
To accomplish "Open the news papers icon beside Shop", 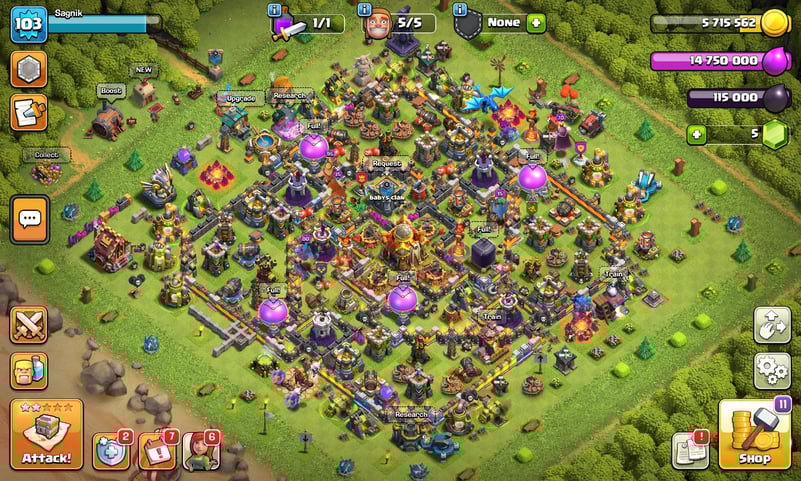I will [690, 450].
